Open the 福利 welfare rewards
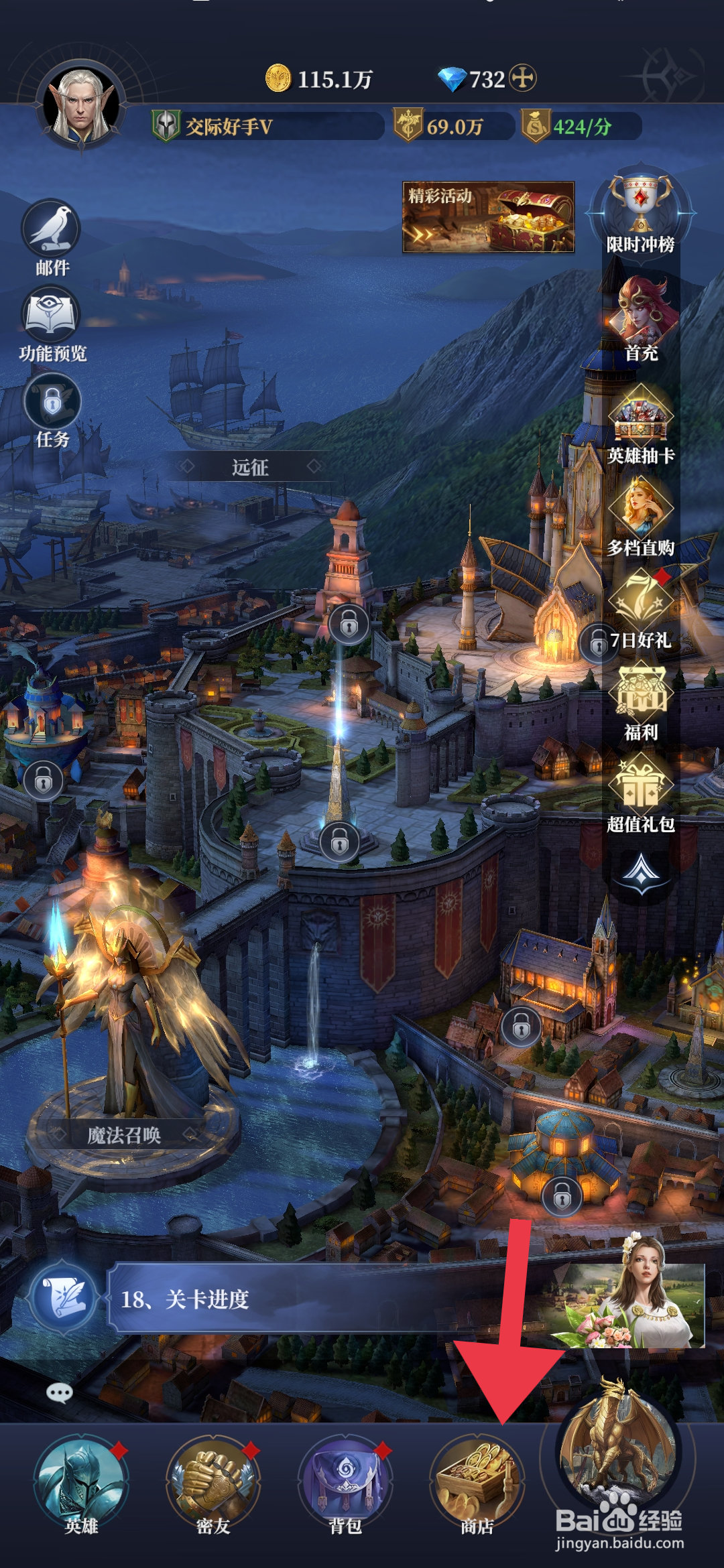 641,700
